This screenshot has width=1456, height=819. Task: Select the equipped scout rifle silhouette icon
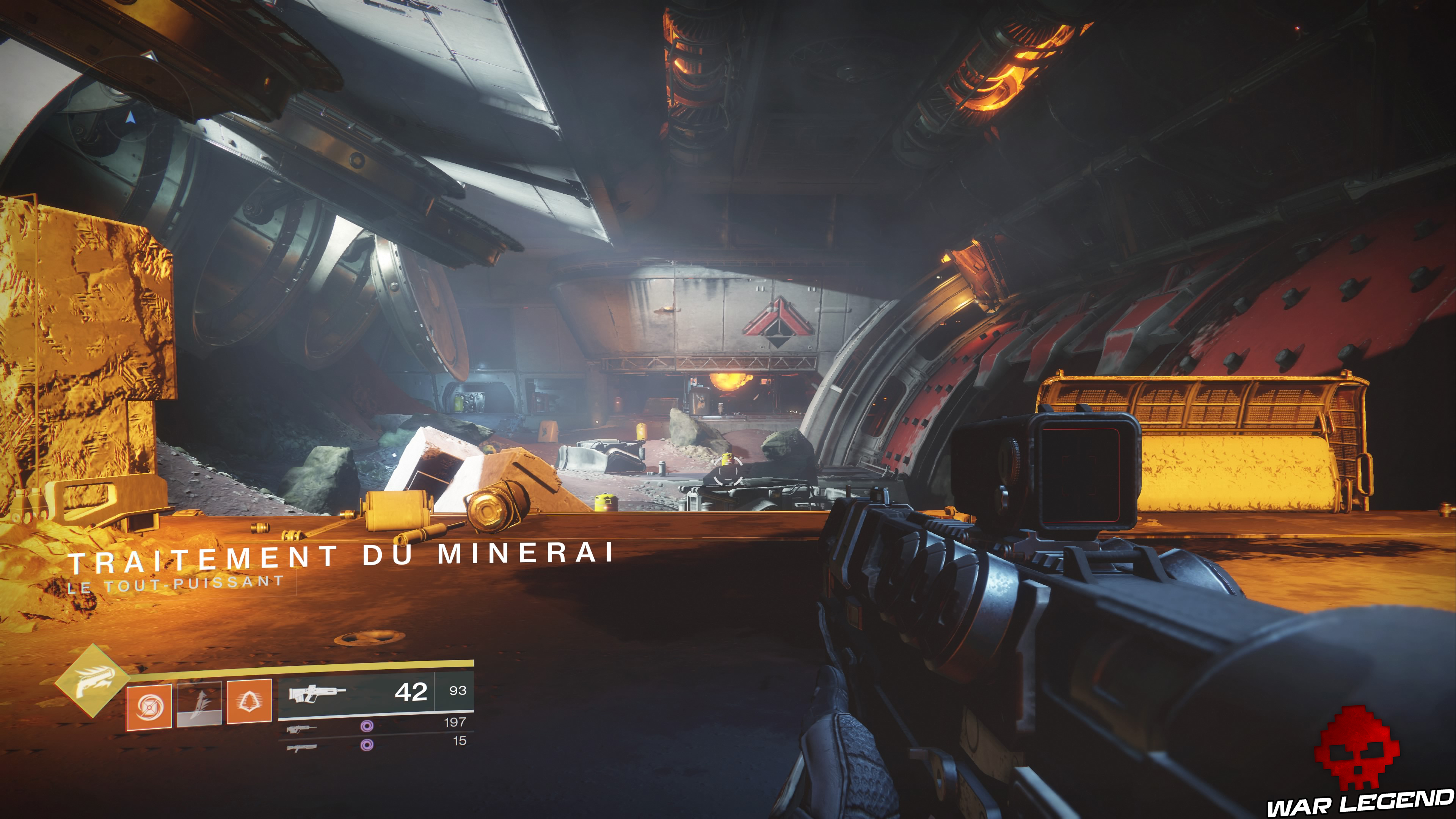click(317, 694)
